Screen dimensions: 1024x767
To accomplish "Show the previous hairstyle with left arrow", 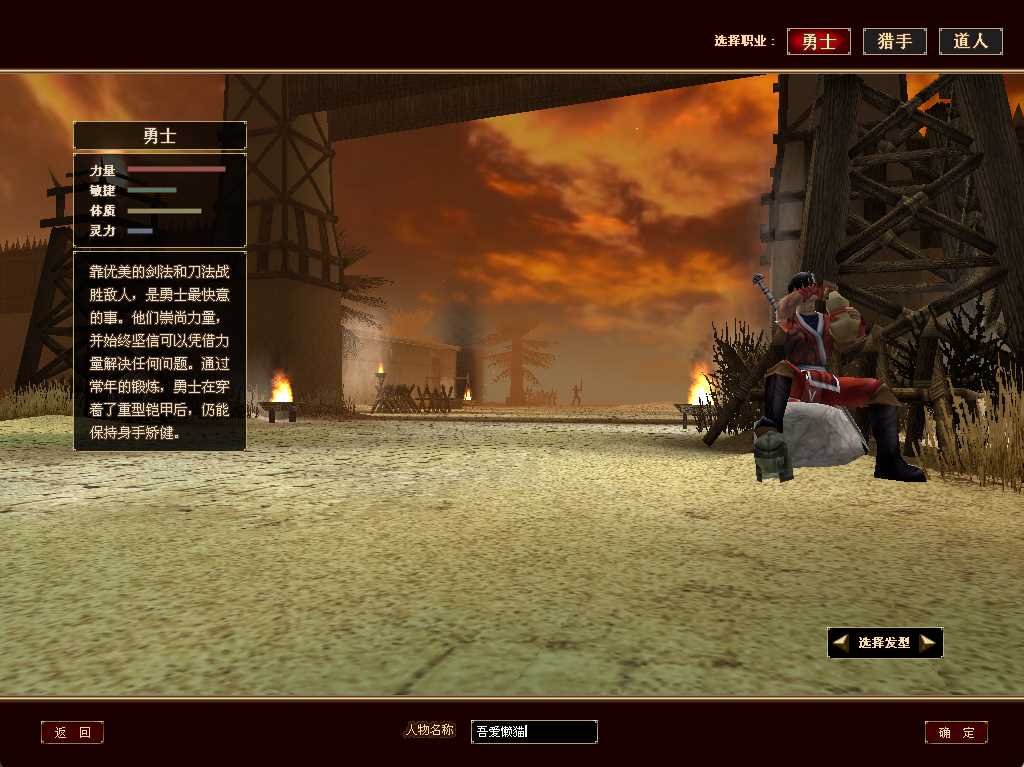I will (x=841, y=642).
